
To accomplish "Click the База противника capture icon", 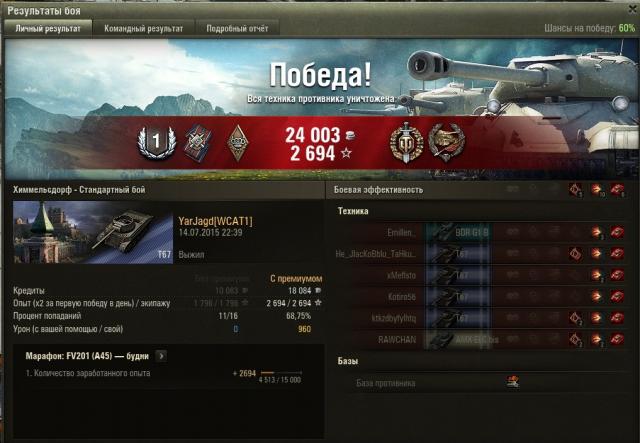I will click(513, 381).
